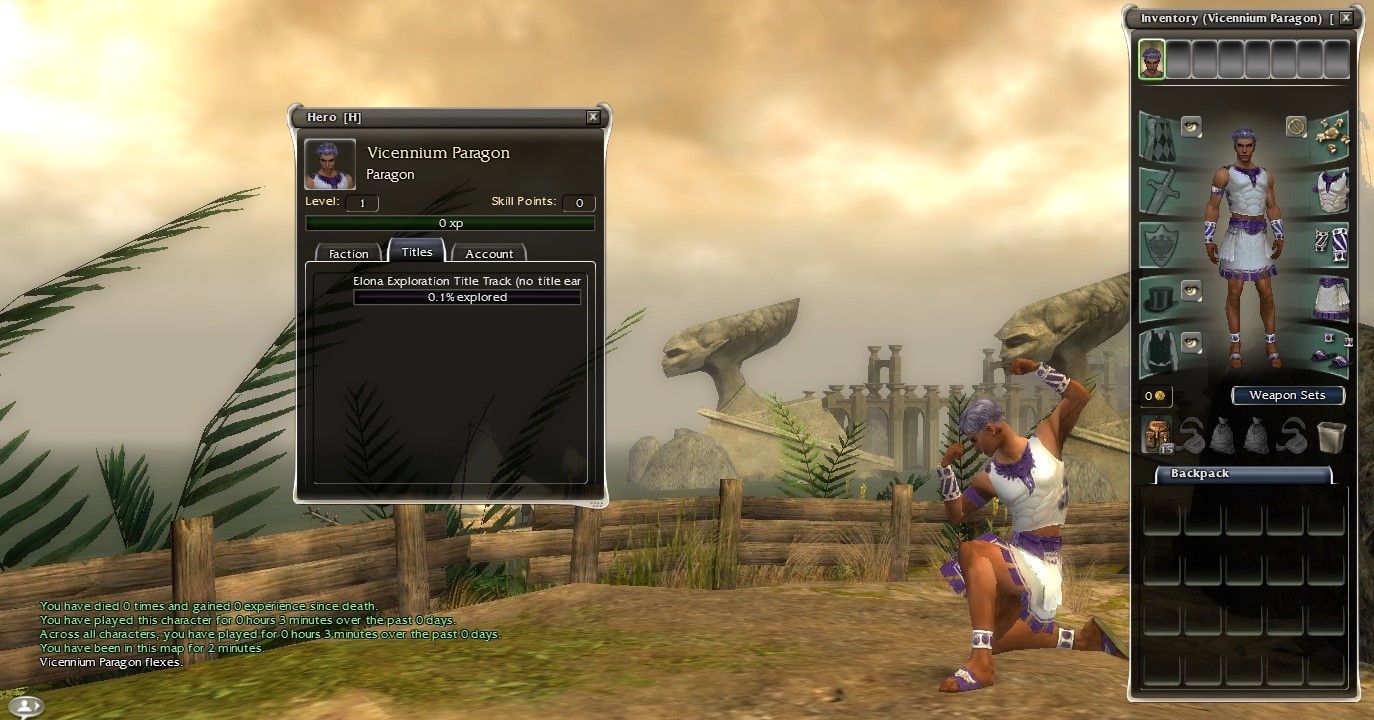Screen dimensions: 1374x720
Task: Select the Titles tab
Action: coord(417,252)
